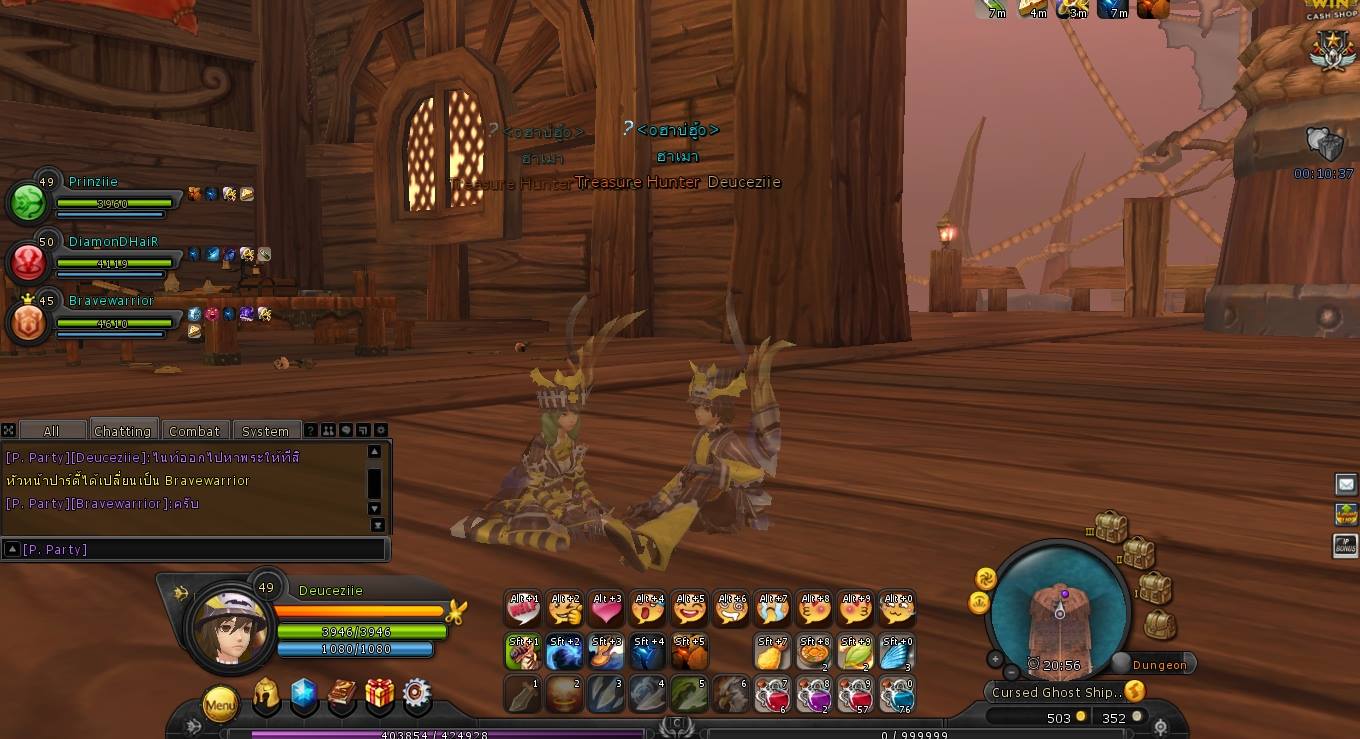
Task: Open the round yellow Menu button
Action: point(220,705)
